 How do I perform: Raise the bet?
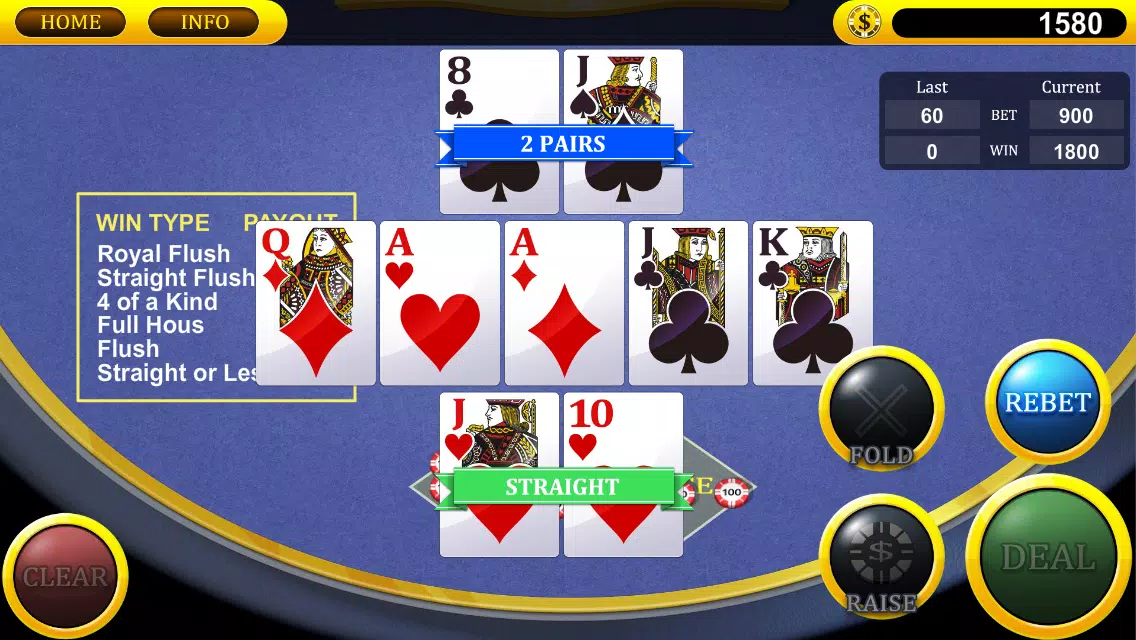[x=881, y=558]
